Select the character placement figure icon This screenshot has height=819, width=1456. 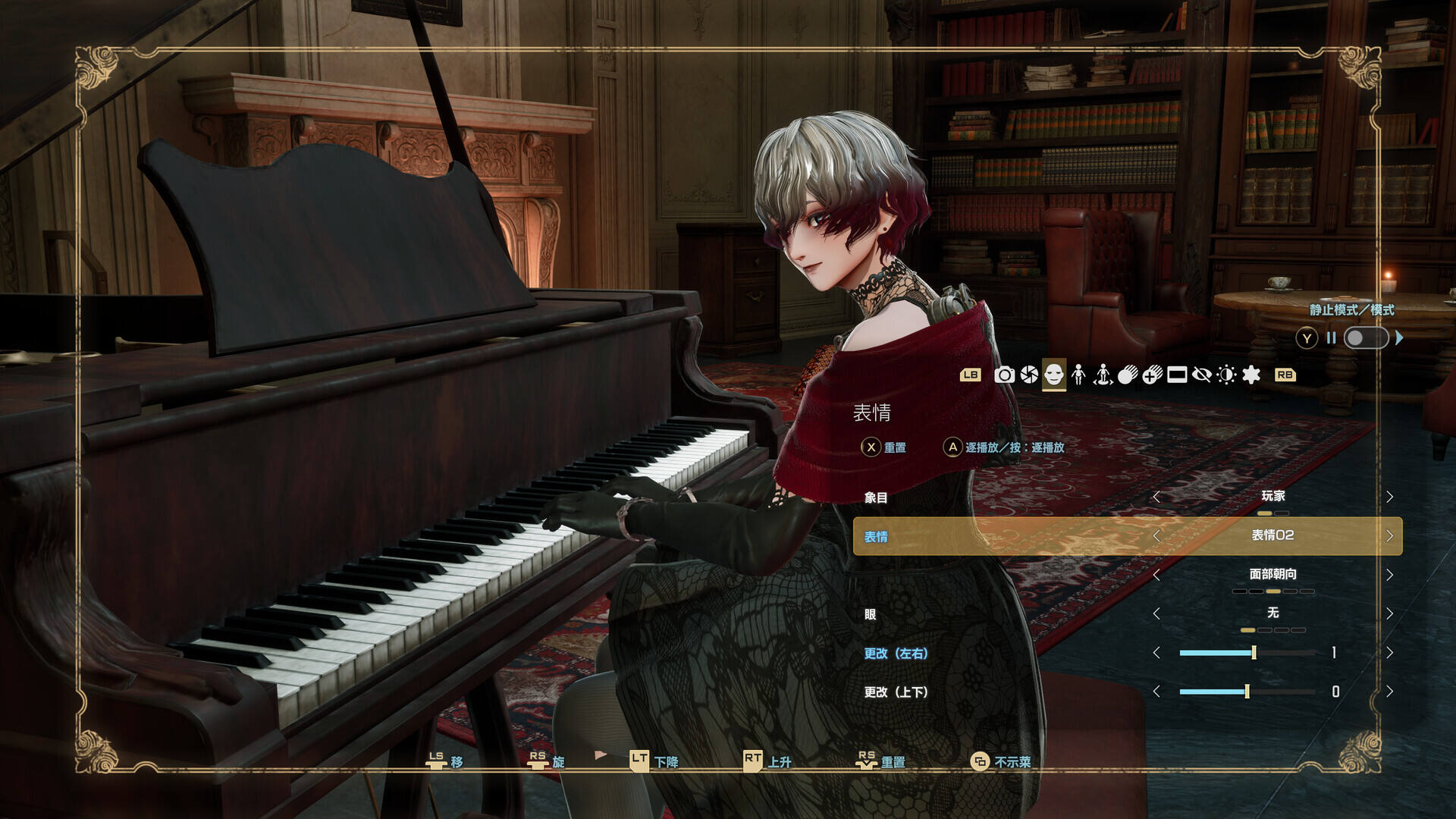click(x=1103, y=375)
